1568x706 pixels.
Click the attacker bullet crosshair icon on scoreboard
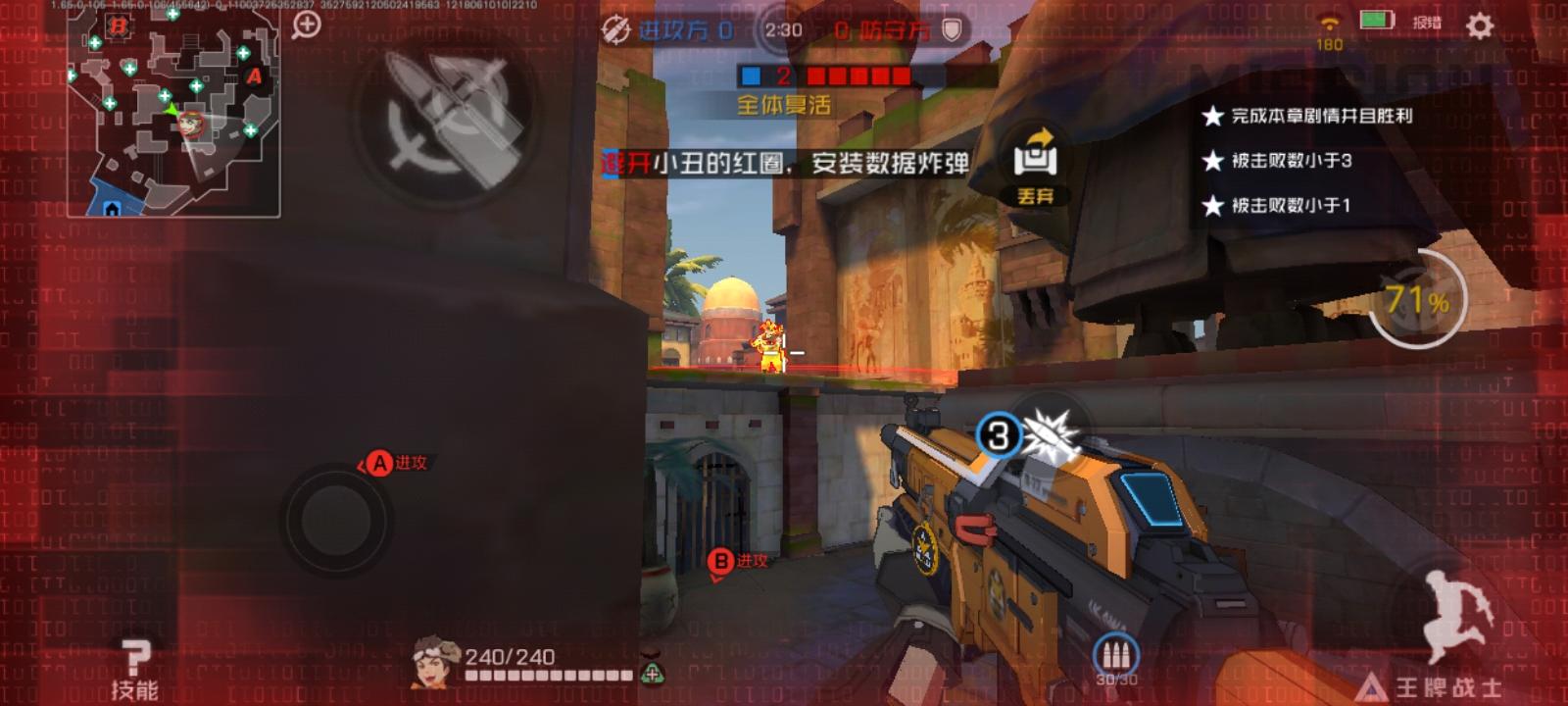613,29
